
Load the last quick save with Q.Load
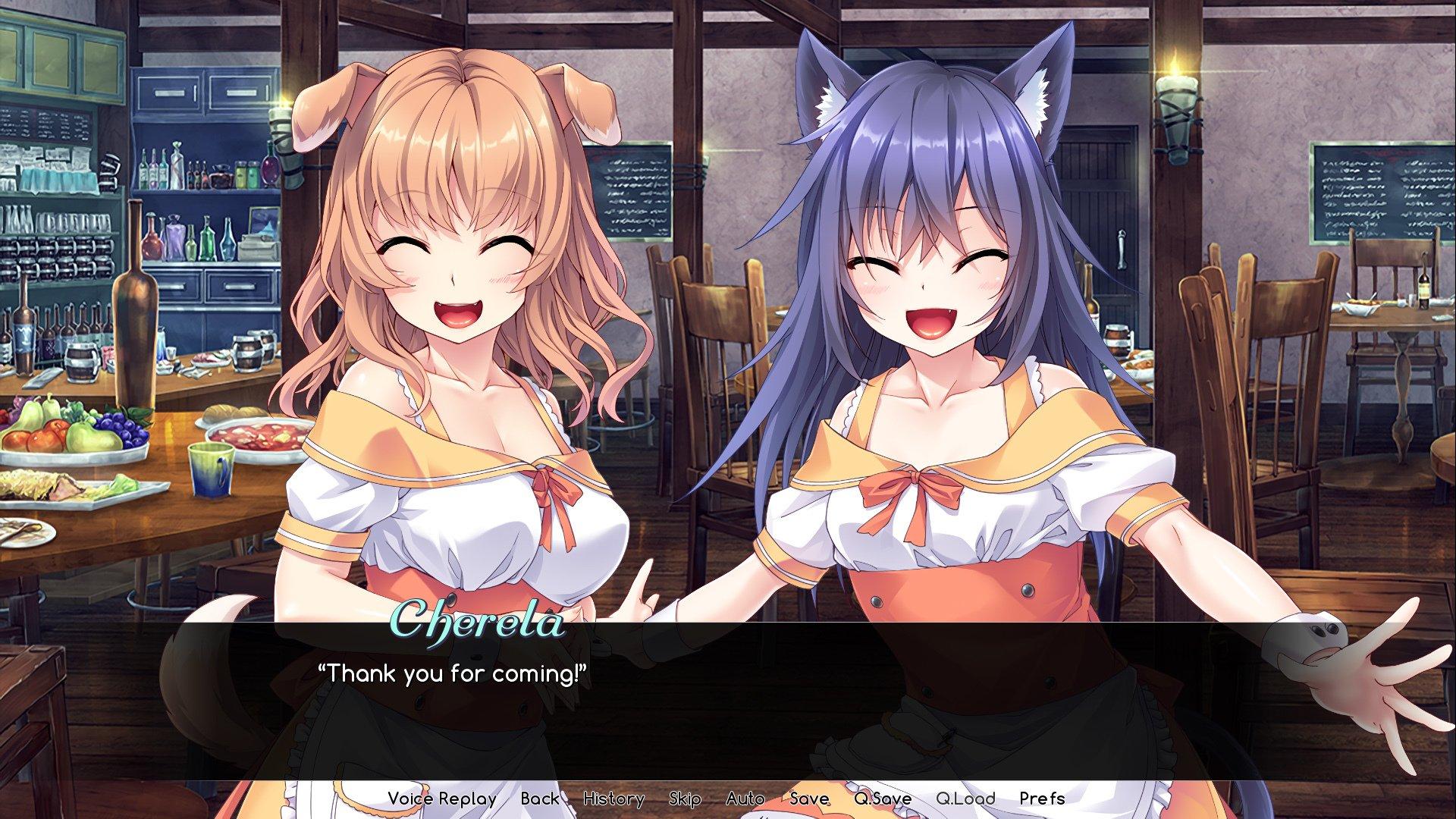tap(968, 799)
